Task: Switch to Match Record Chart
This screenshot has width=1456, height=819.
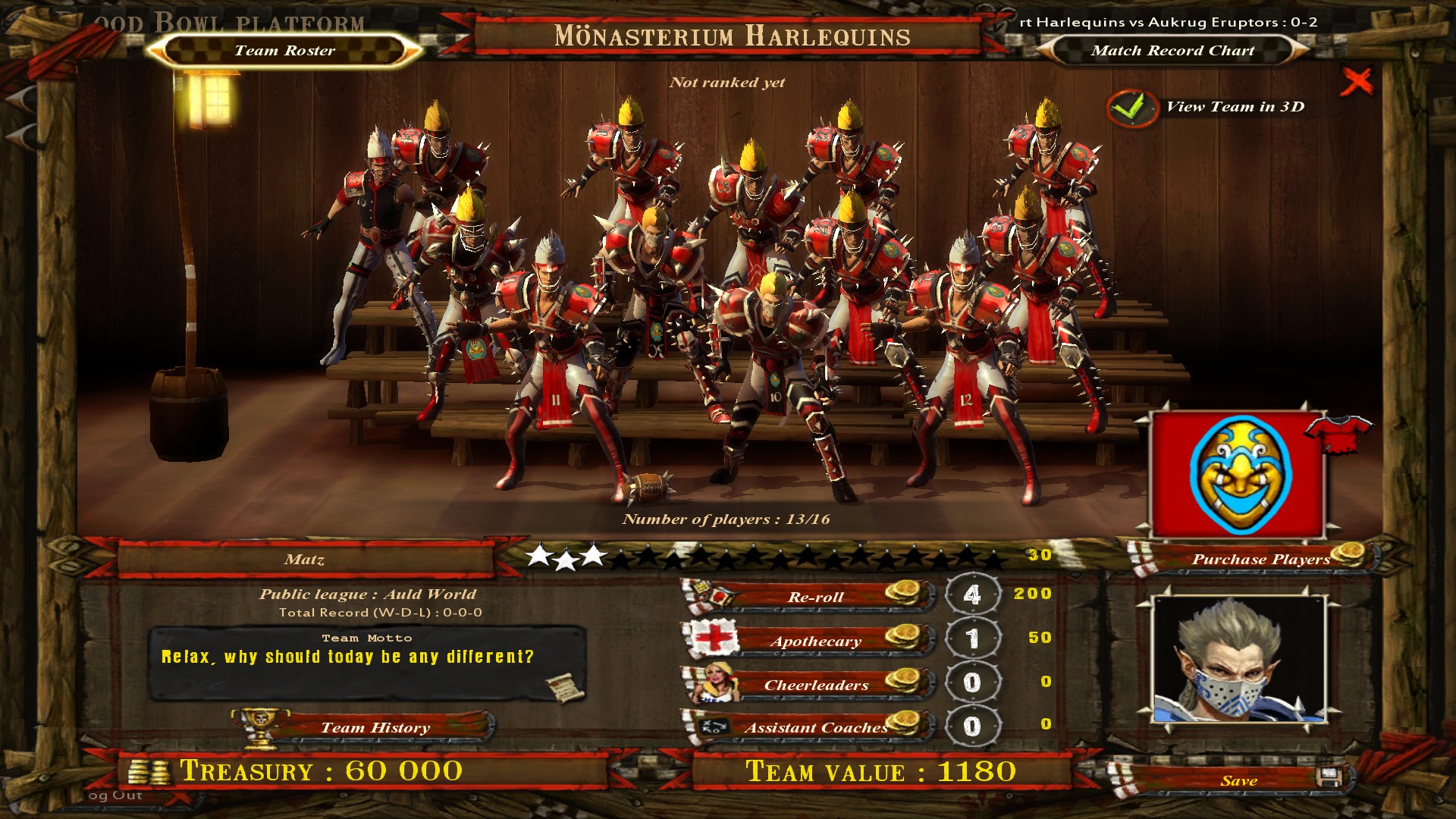Action: coord(1172,51)
